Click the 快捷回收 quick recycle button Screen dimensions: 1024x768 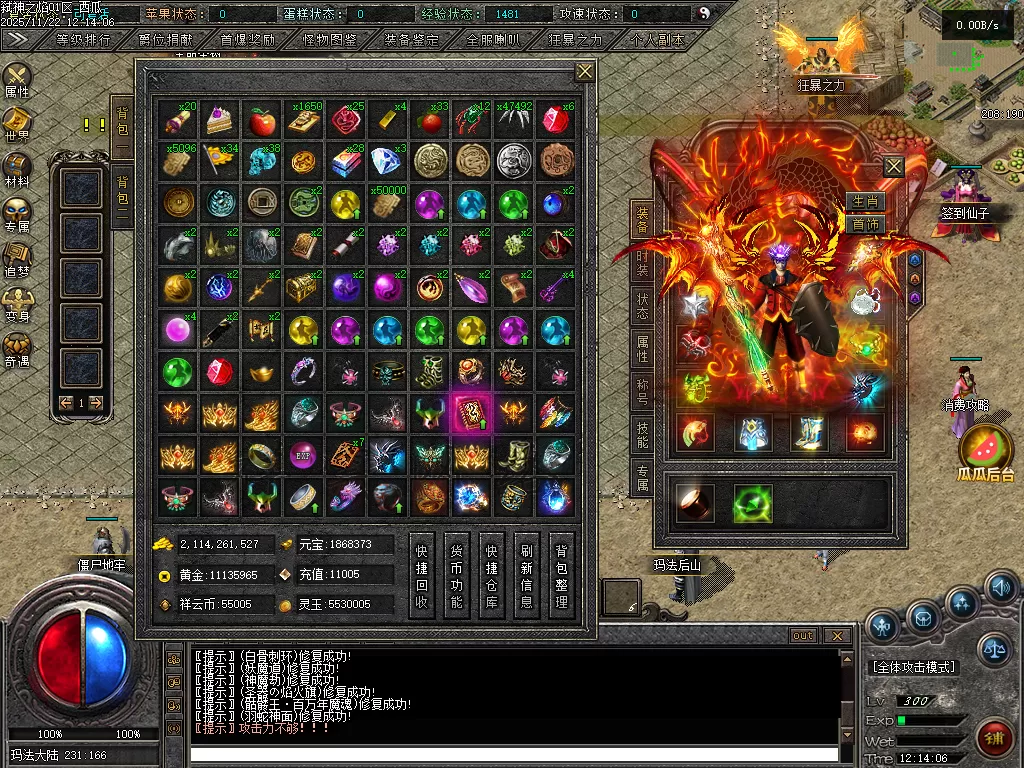pyautogui.click(x=422, y=577)
